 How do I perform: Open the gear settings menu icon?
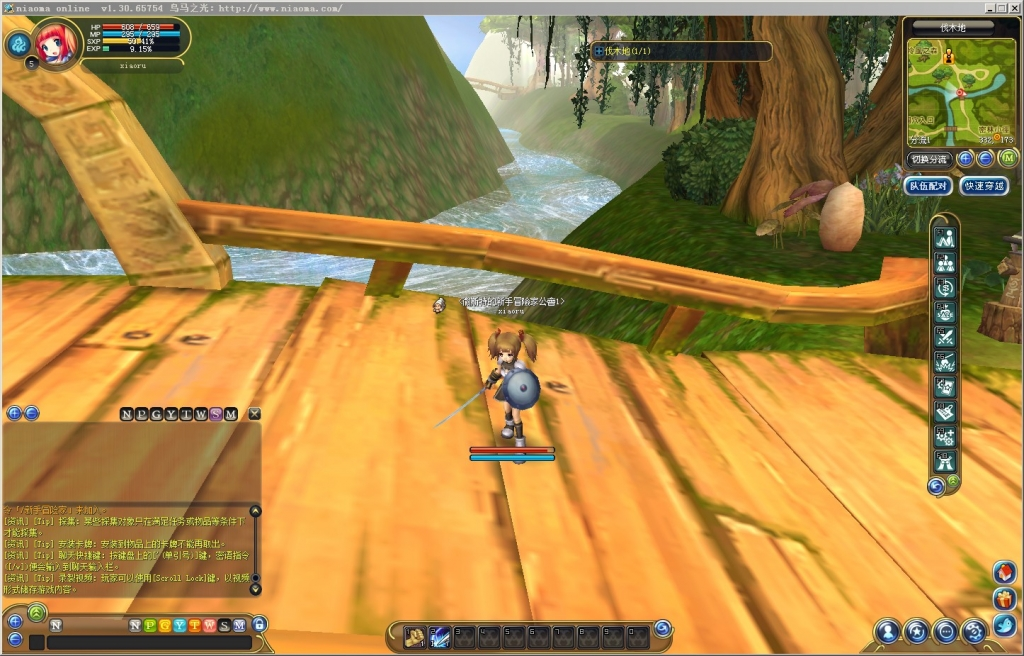point(975,631)
